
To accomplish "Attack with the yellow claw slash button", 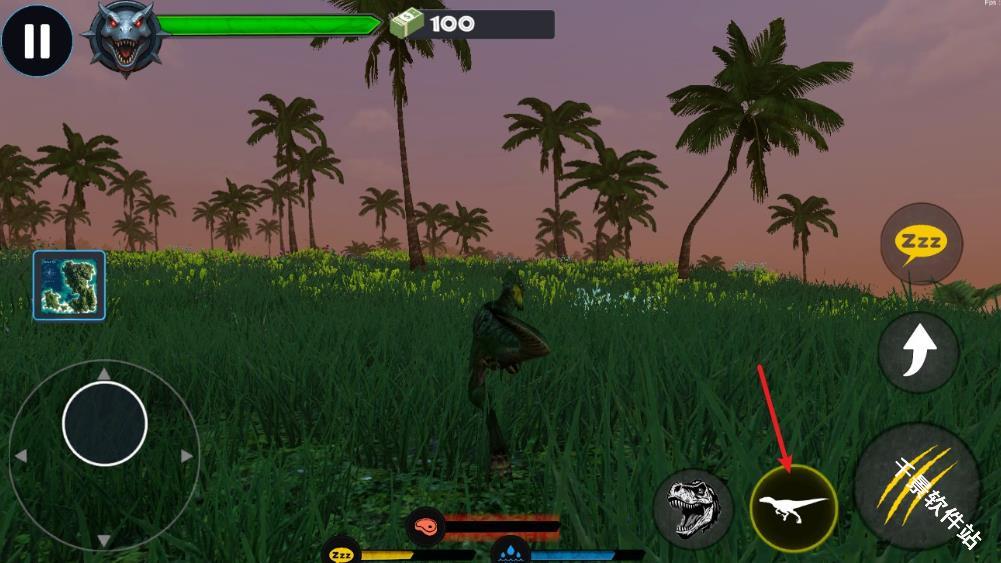I will [915, 485].
